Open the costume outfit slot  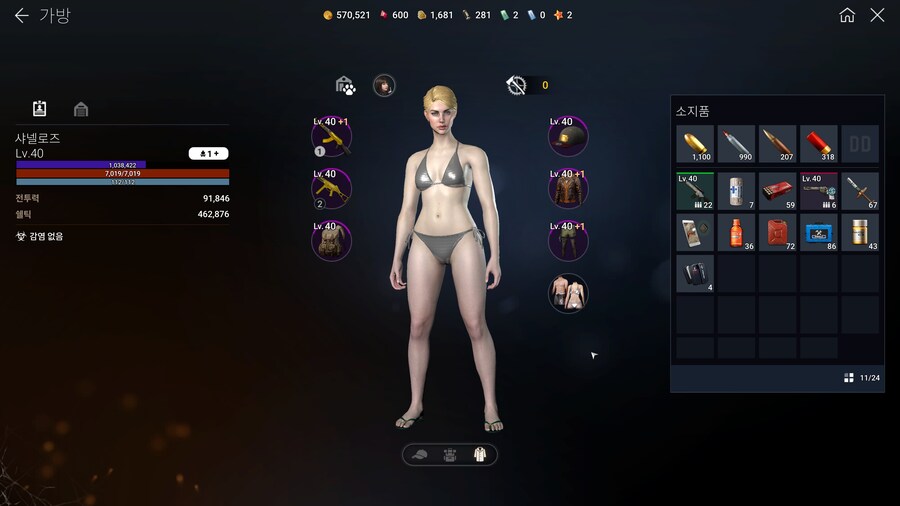pyautogui.click(x=568, y=293)
